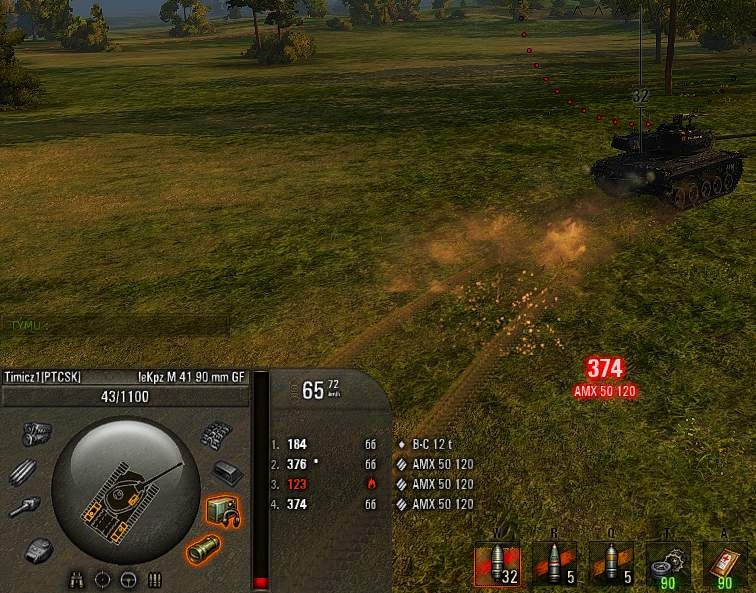
Task: Select the shell slot with 32 rounds
Action: (x=497, y=563)
